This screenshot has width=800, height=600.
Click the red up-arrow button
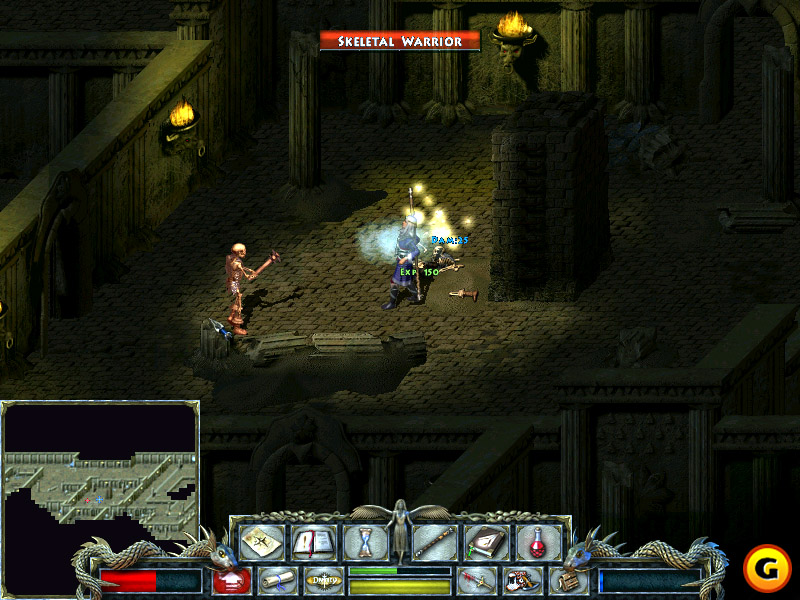[x=231, y=580]
